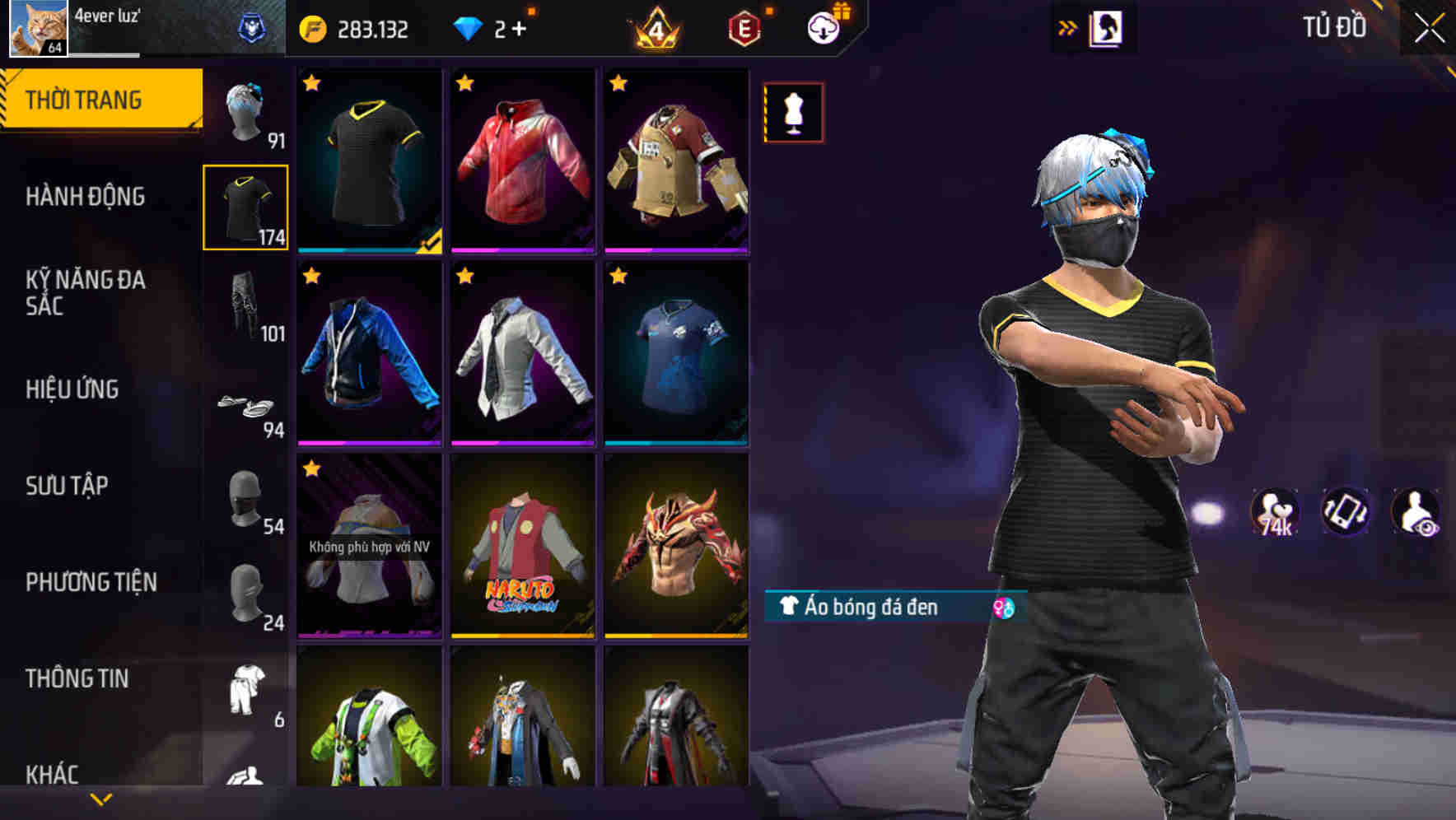Open the mannequin preview icon
This screenshot has width=1456, height=820.
pos(792,114)
